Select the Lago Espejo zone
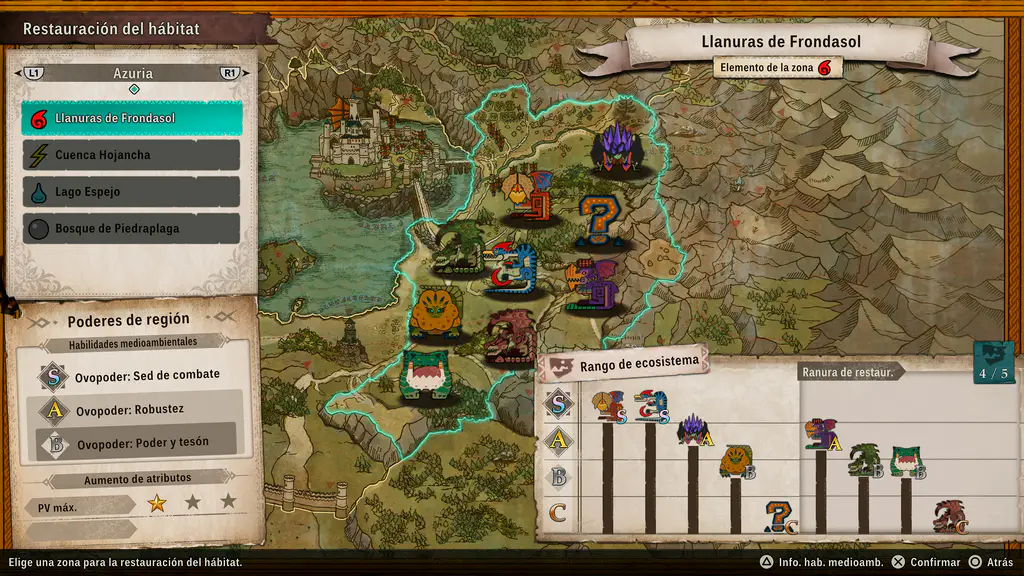 coord(132,192)
